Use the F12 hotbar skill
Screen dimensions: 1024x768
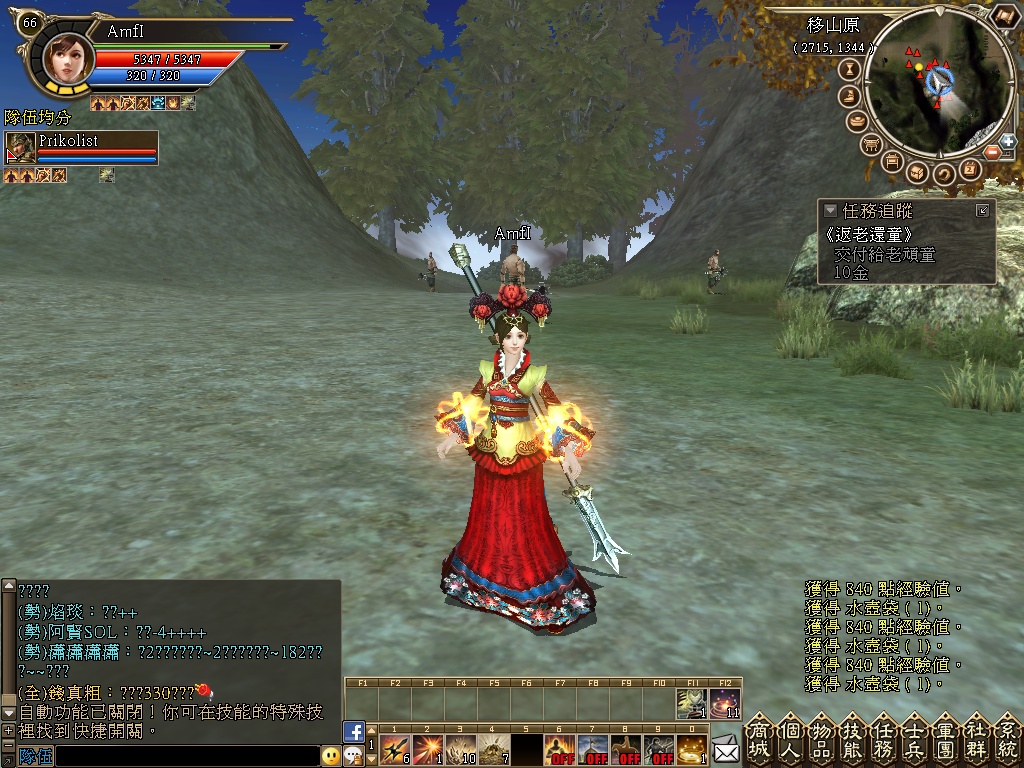[726, 703]
